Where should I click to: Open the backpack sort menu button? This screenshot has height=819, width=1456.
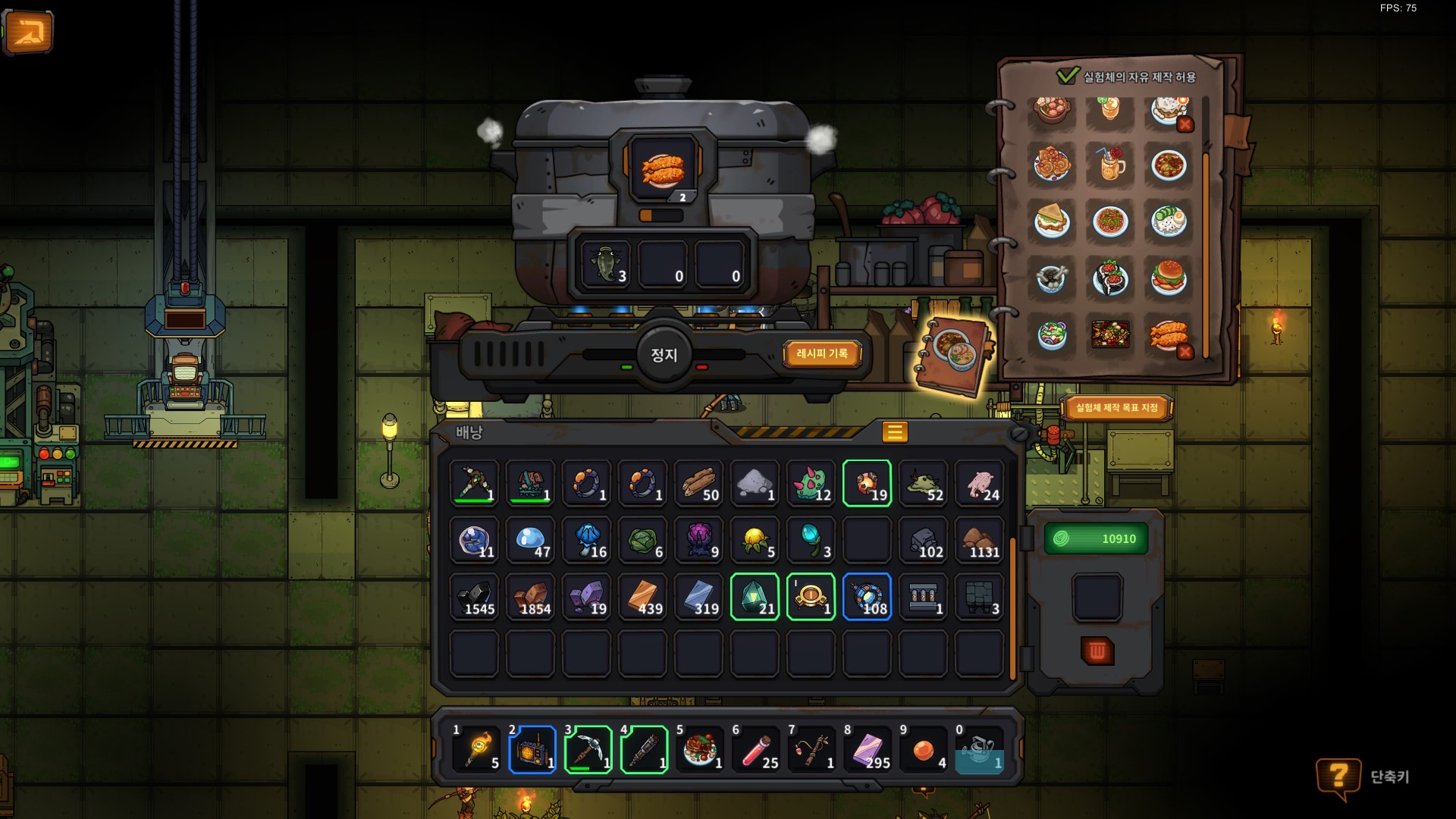894,432
